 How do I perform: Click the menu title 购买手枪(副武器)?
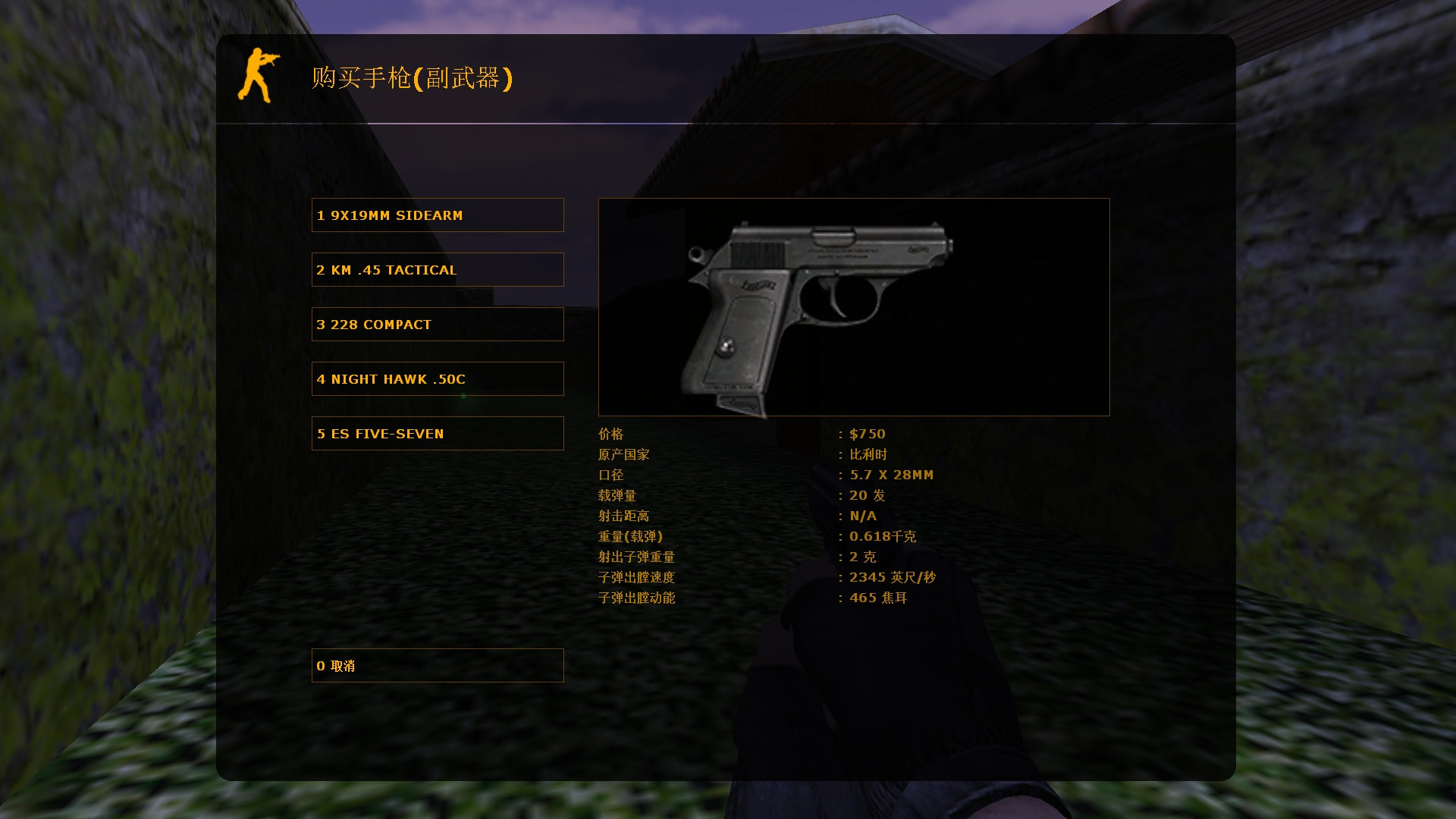pyautogui.click(x=412, y=78)
